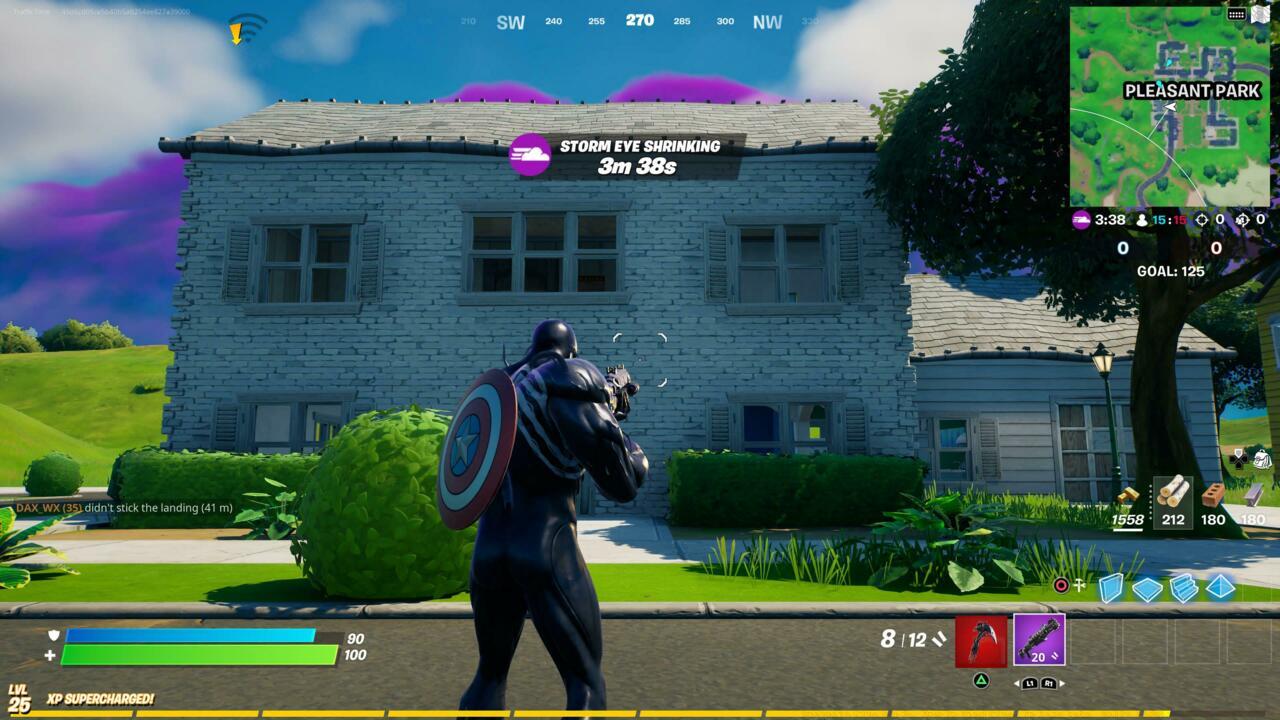Select the wall build piece icon
1280x720 pixels.
(x=1110, y=587)
